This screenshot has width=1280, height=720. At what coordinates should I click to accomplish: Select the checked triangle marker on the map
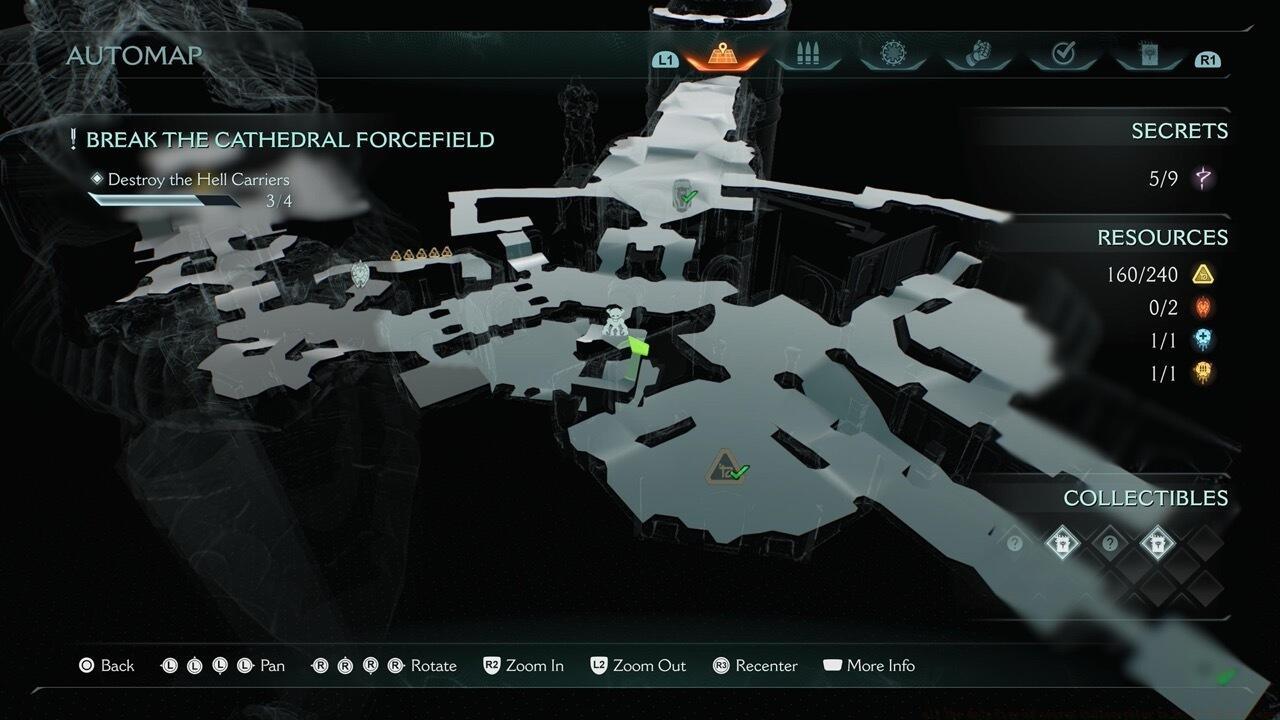tap(724, 467)
